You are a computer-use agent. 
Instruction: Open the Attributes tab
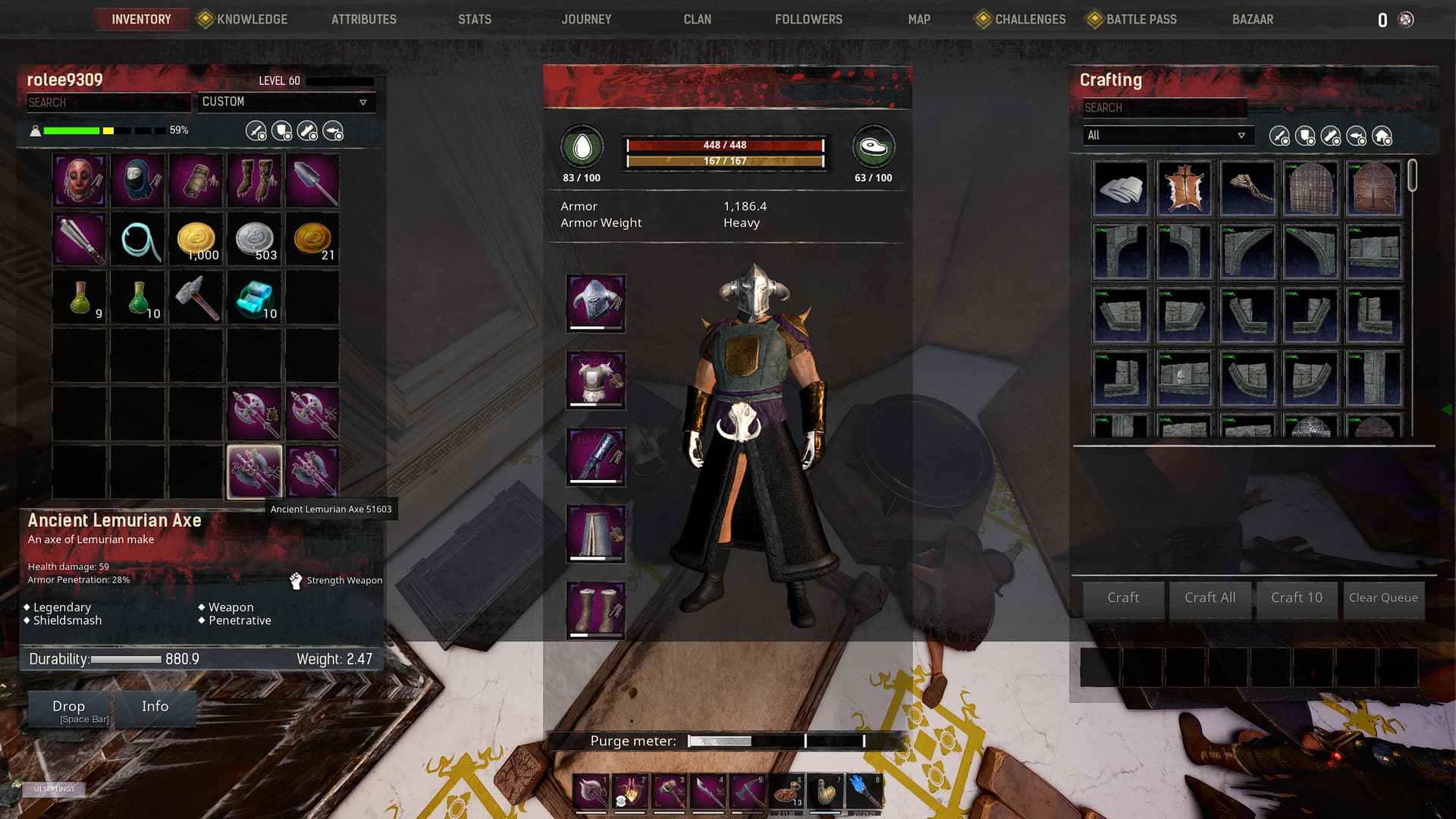pyautogui.click(x=363, y=19)
